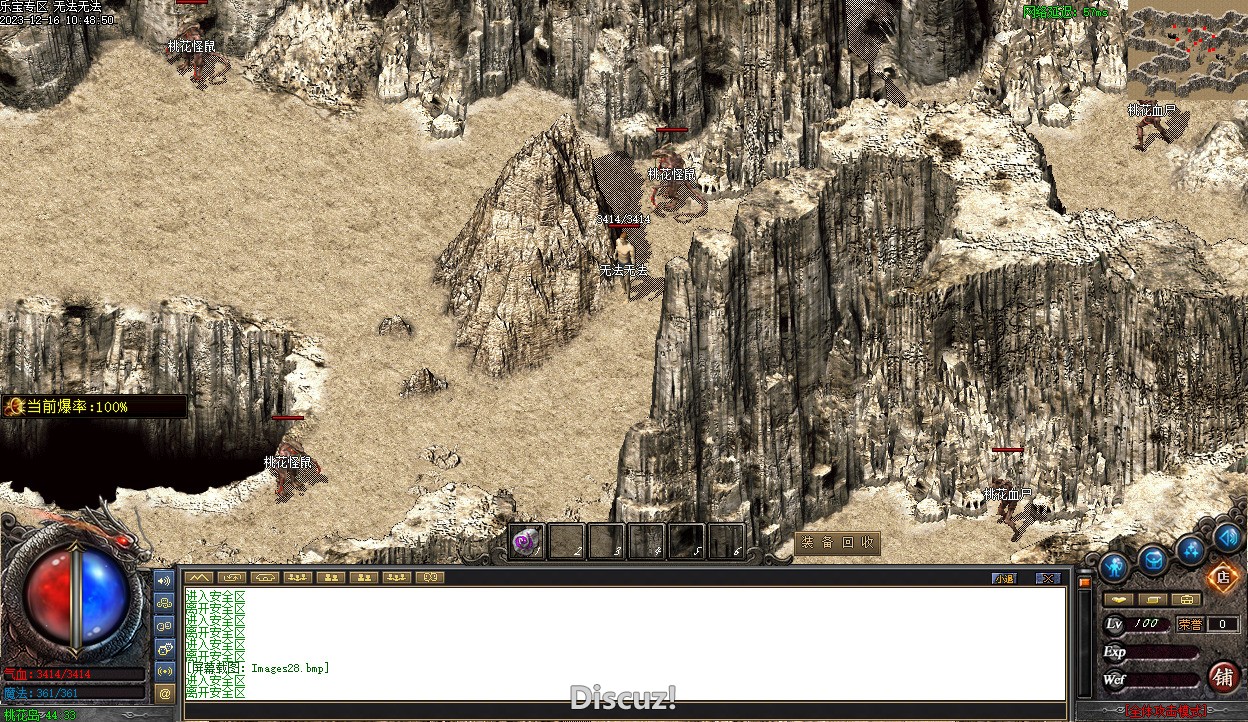Use the purple scroll in hotbar slot 1

(x=526, y=541)
